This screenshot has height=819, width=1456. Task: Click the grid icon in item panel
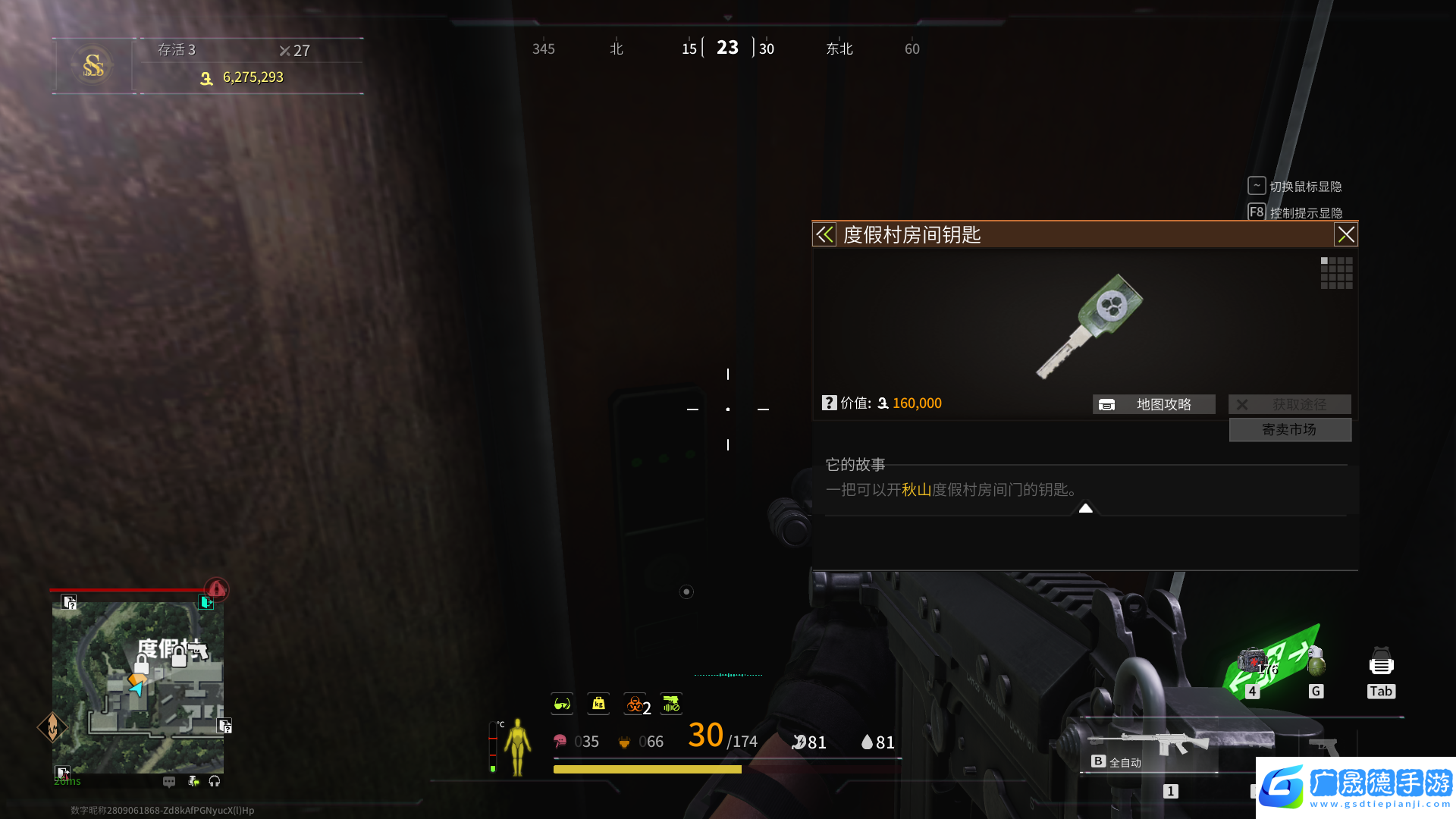pos(1336,272)
